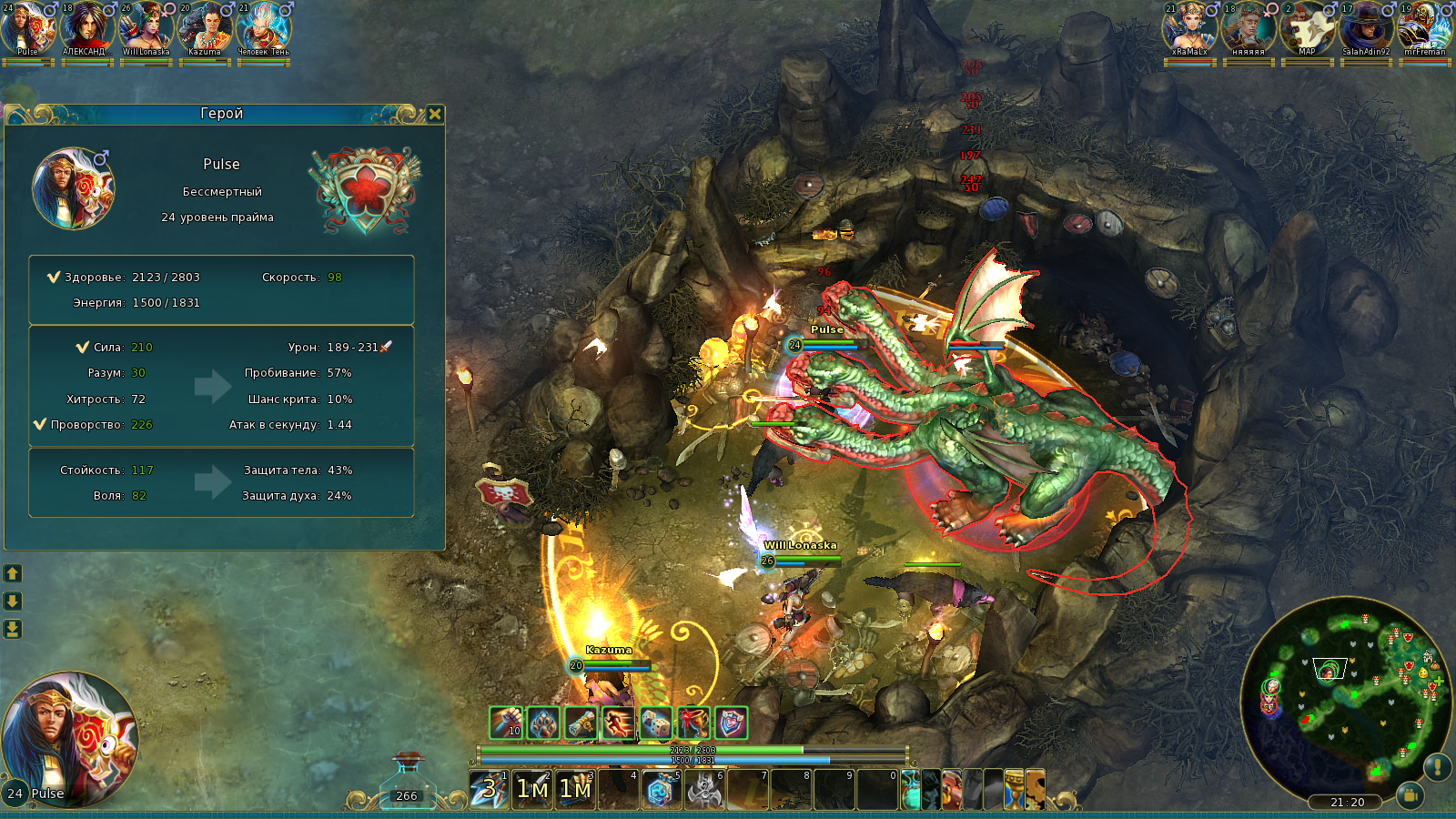Select ally portrait Will Lonaska
The height and width of the screenshot is (819, 1456).
pyautogui.click(x=147, y=27)
